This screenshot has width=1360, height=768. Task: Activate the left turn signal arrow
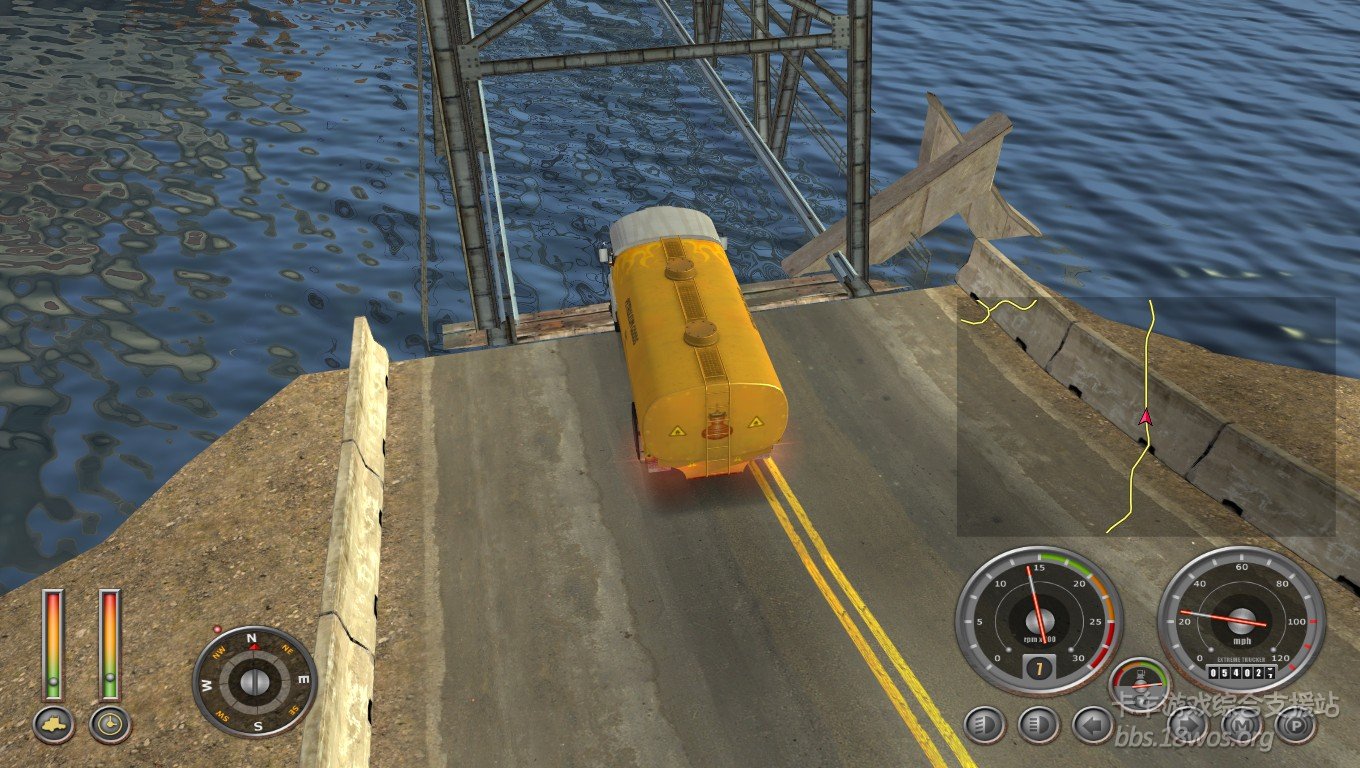point(1092,725)
